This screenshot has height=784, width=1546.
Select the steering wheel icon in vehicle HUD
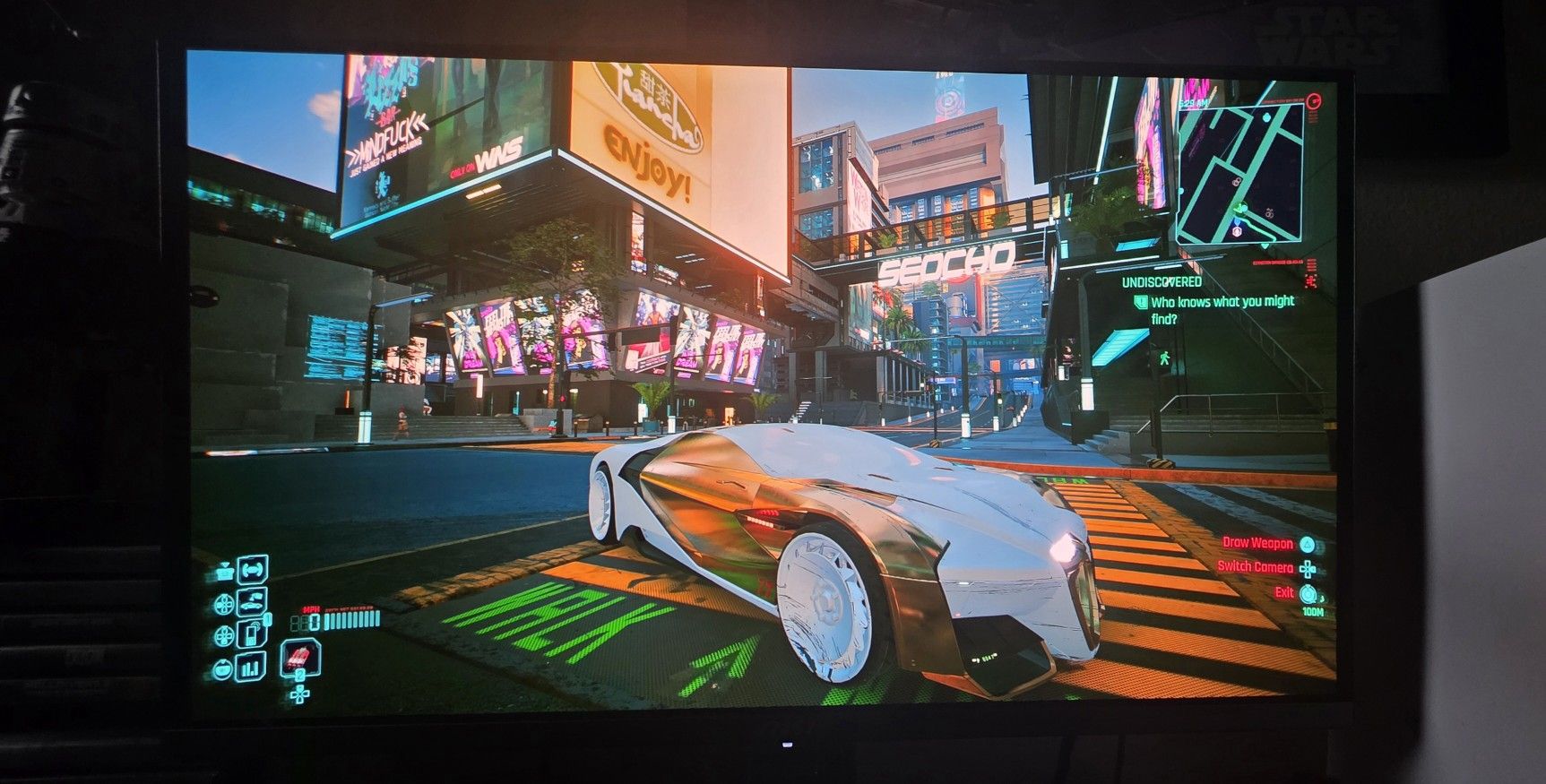[253, 572]
